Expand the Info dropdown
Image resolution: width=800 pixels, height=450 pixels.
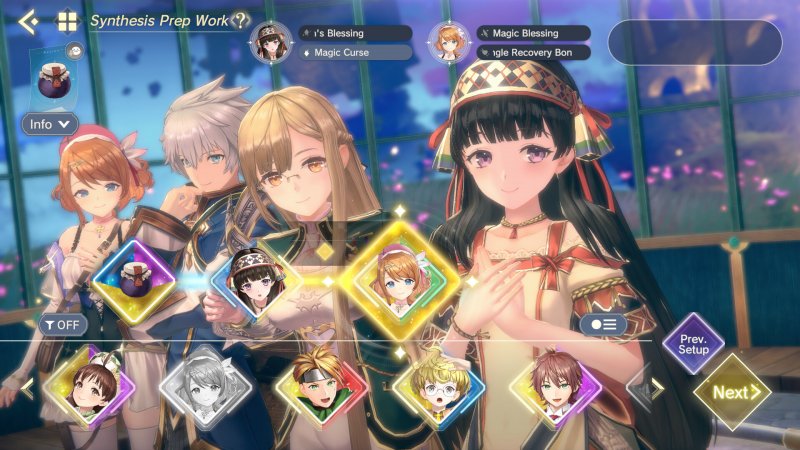click(50, 125)
